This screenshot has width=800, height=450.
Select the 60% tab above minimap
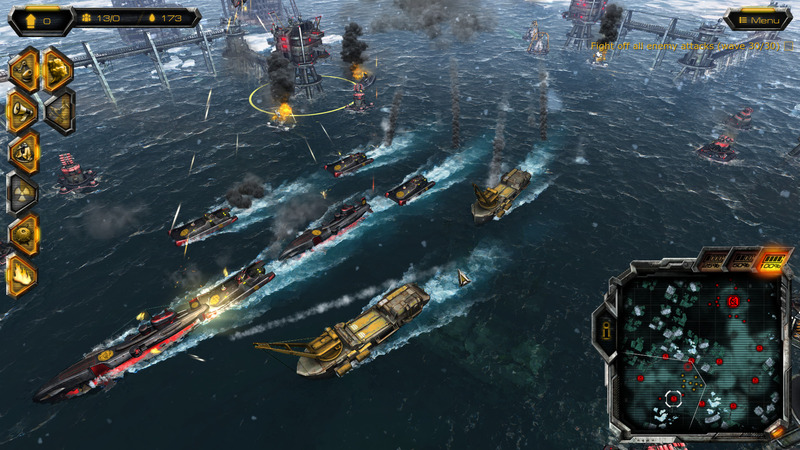click(741, 263)
